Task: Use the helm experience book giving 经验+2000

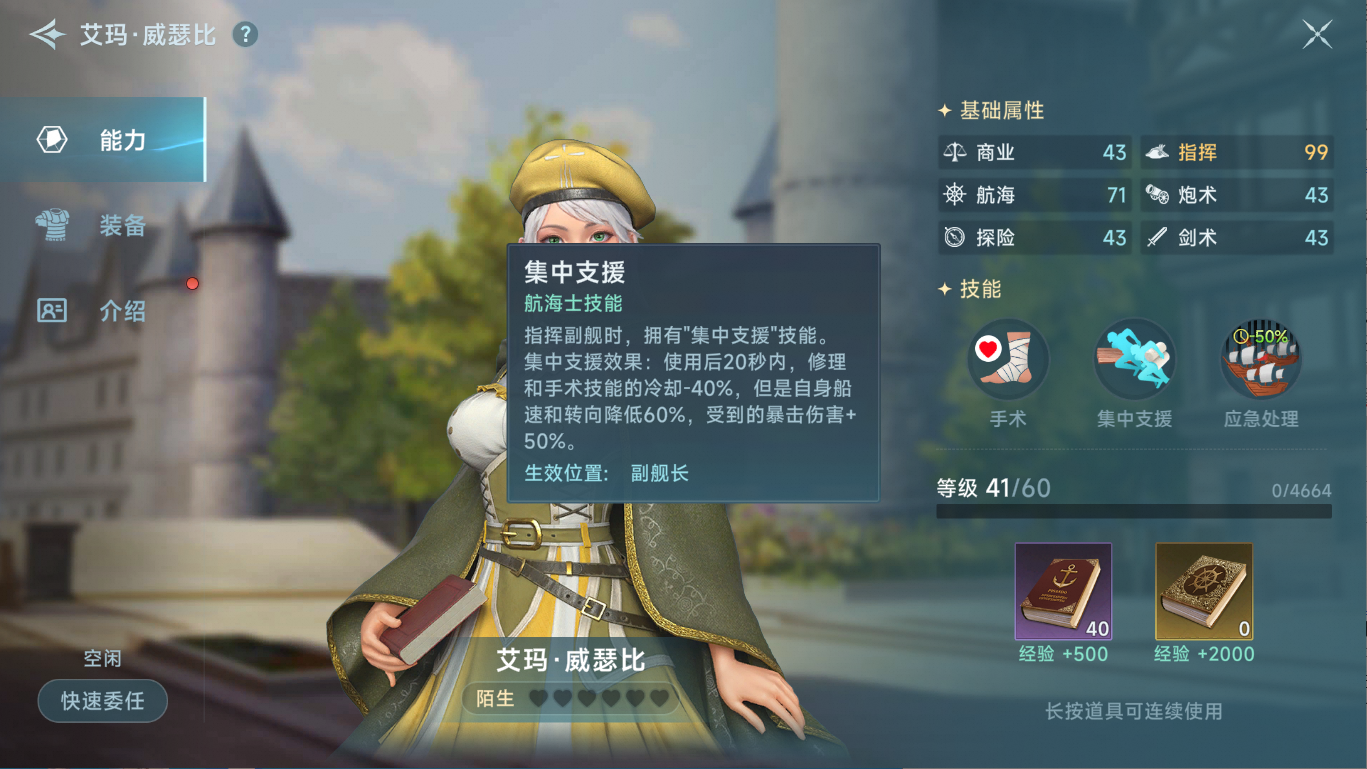Action: click(x=1203, y=592)
